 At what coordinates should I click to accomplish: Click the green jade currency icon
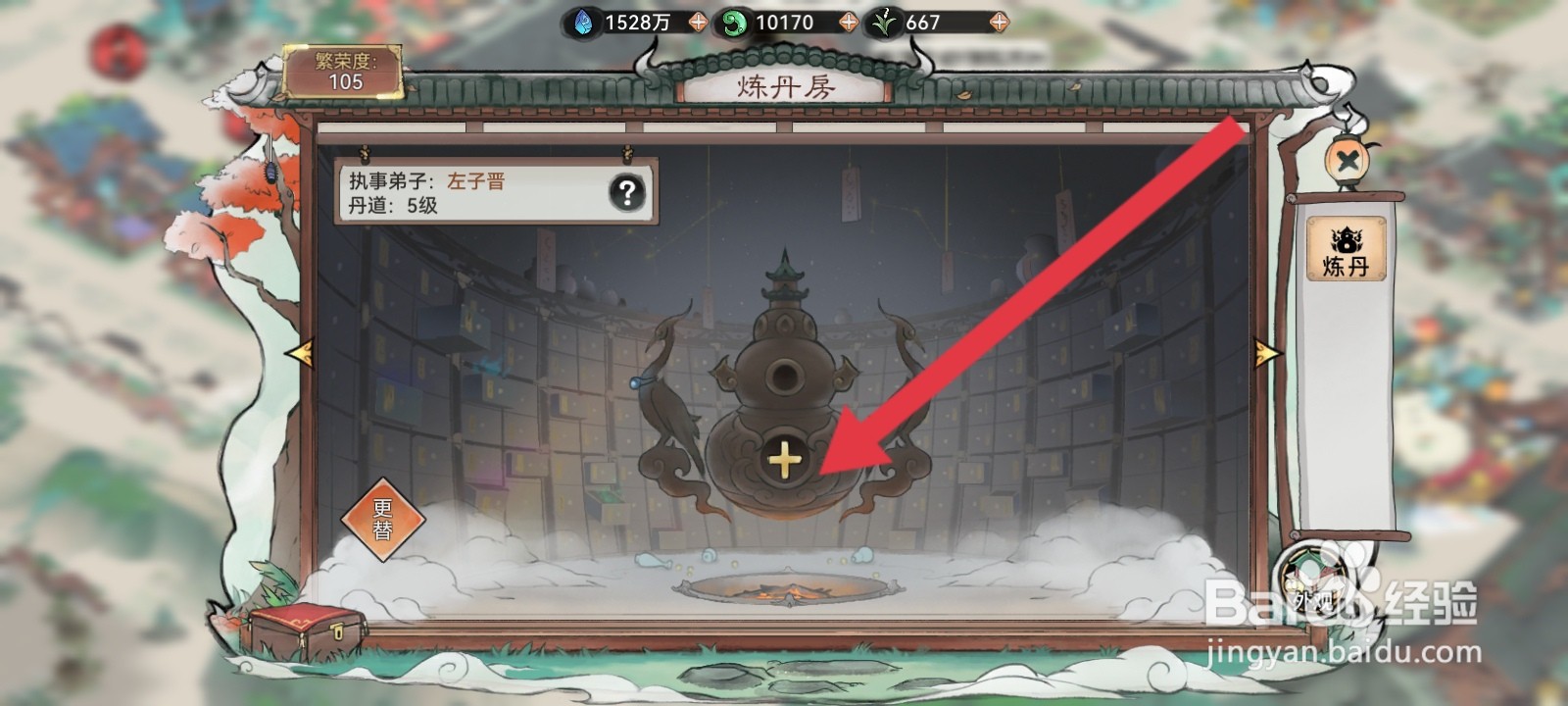(735, 22)
